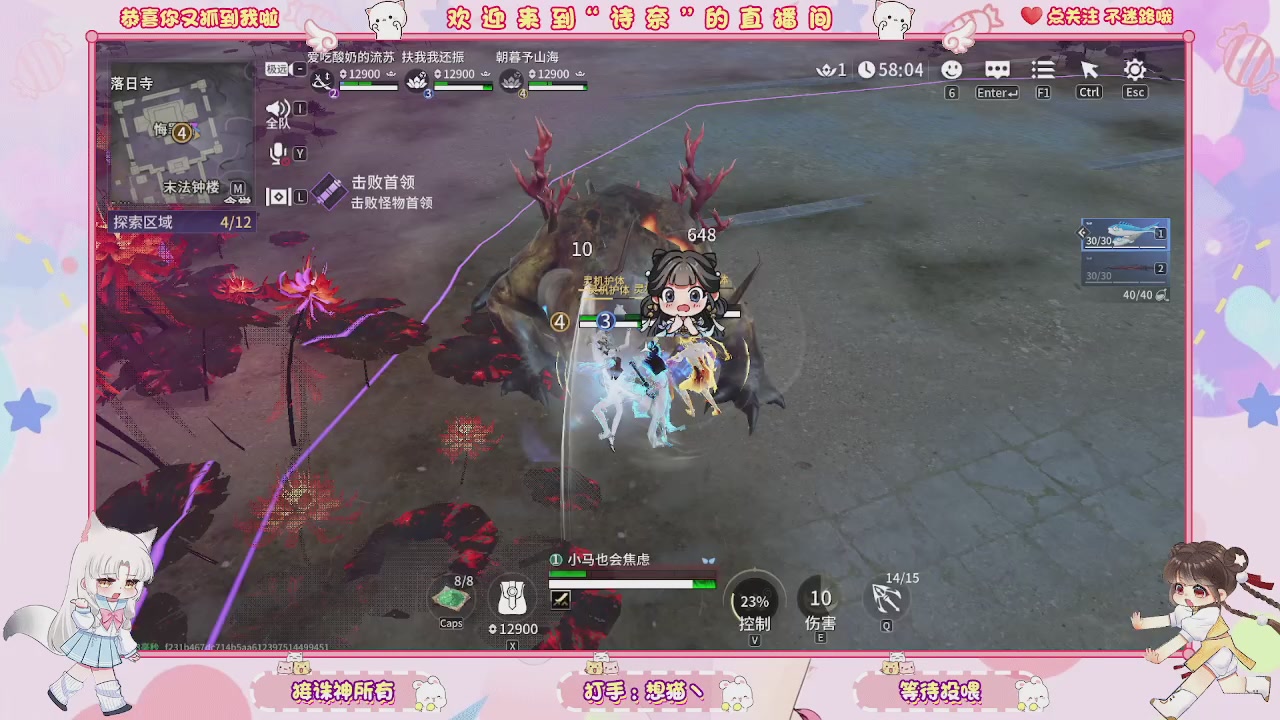Toggle the 全队 voice speaker
Viewport: 1280px width, 720px height.
tap(280, 108)
